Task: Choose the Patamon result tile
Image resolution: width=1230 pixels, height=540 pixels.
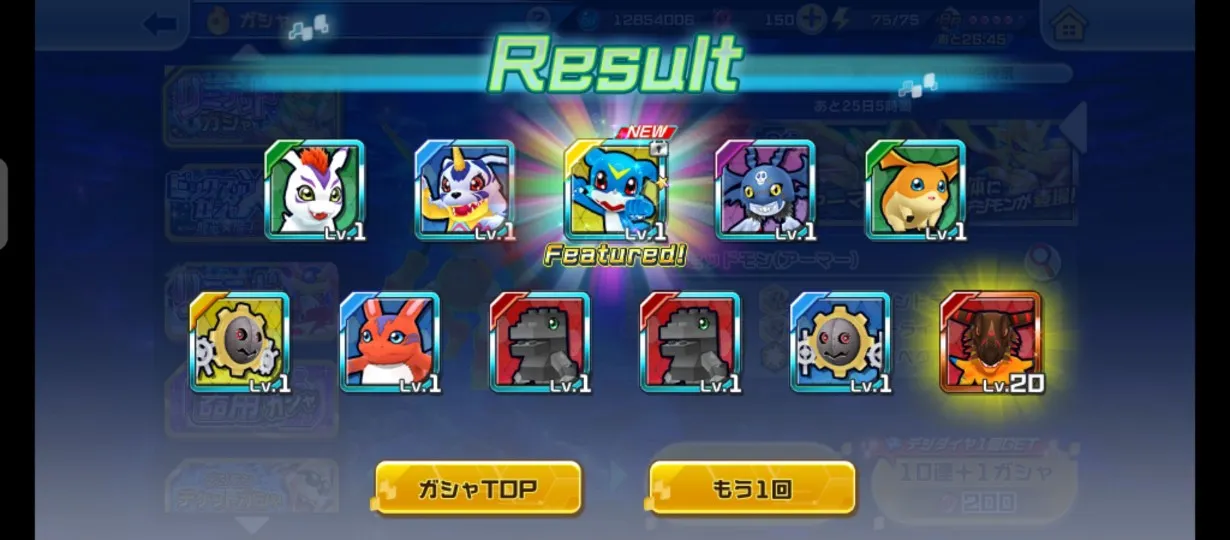Action: point(915,190)
